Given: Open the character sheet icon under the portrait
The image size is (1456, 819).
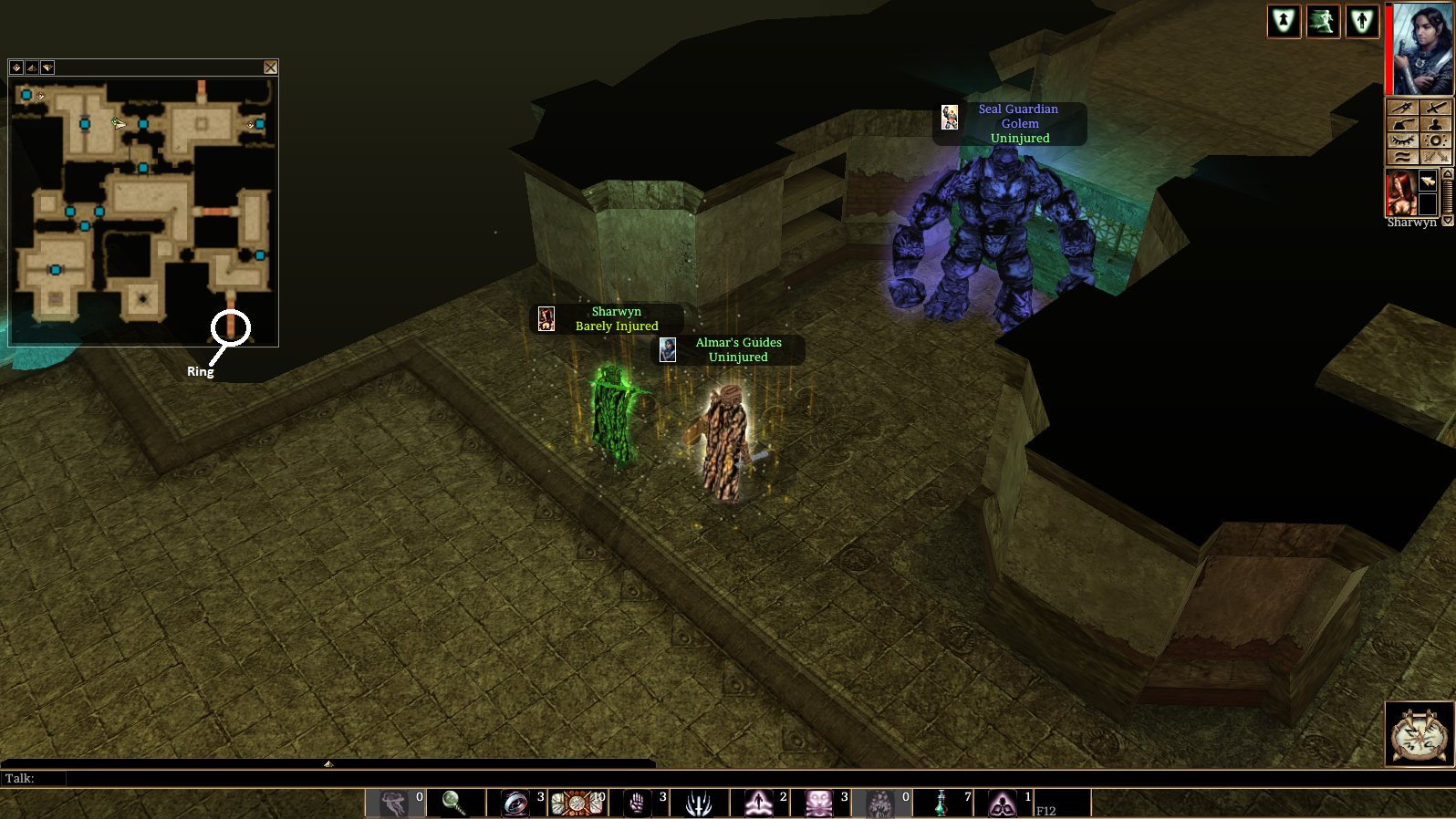Looking at the screenshot, I should [1436, 125].
